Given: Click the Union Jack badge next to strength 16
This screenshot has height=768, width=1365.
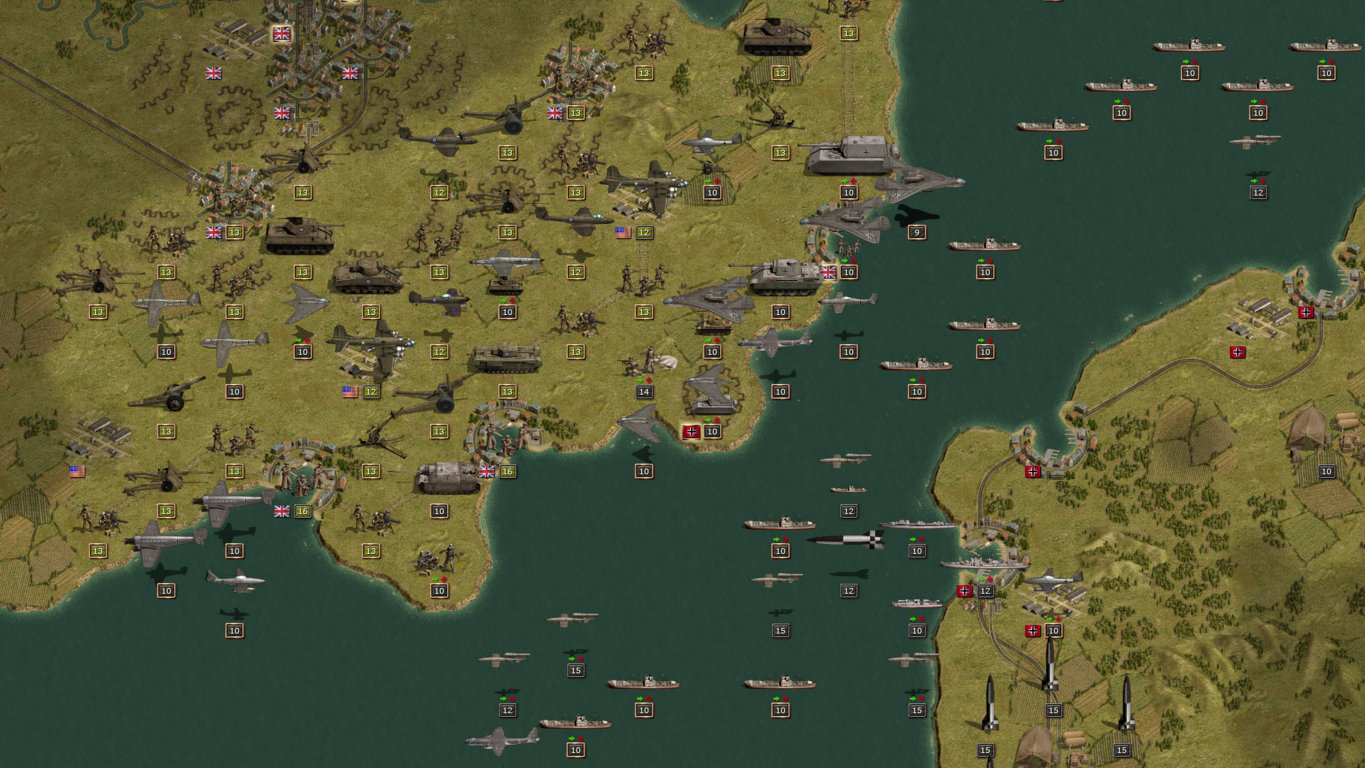Looking at the screenshot, I should click(x=487, y=470).
